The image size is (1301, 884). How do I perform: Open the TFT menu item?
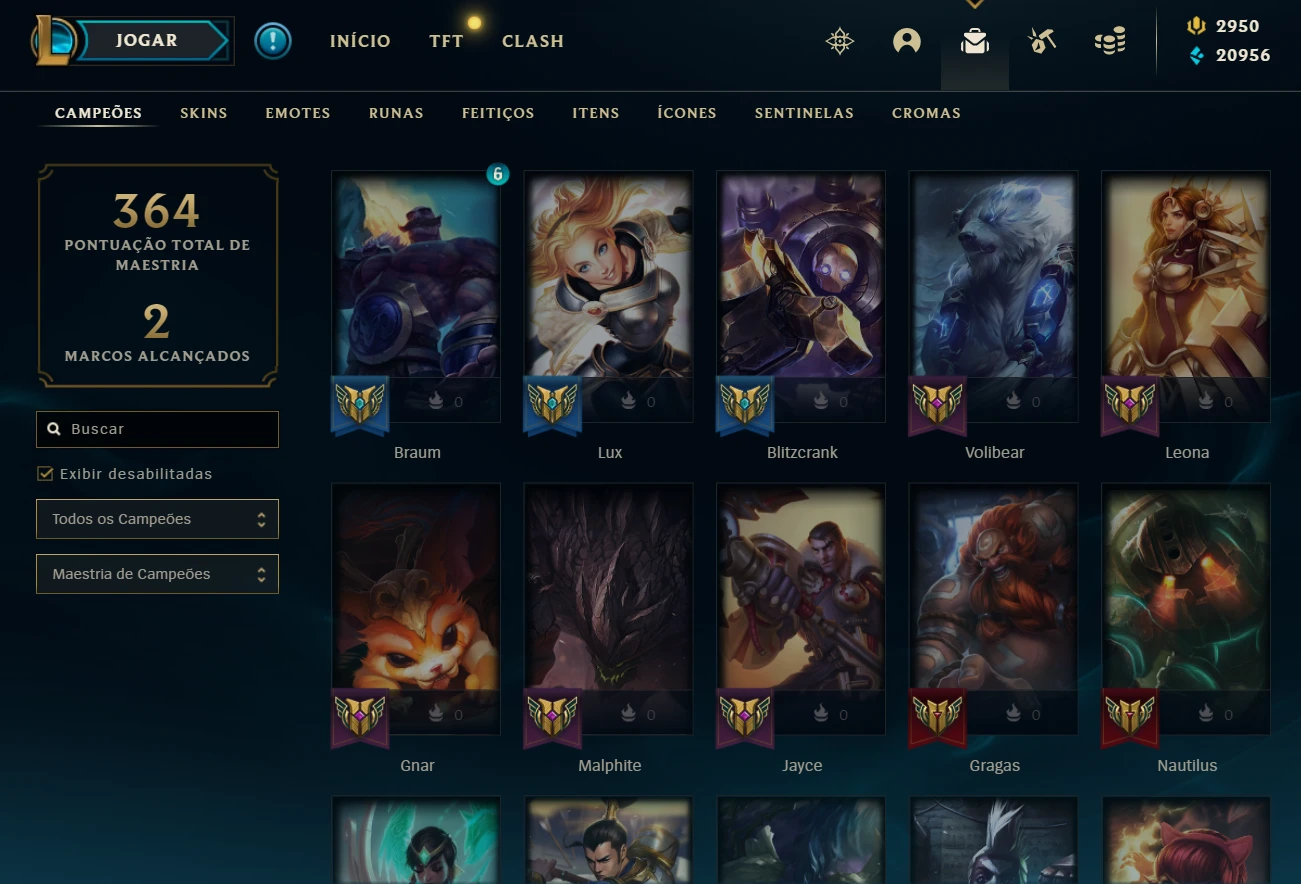coord(446,41)
